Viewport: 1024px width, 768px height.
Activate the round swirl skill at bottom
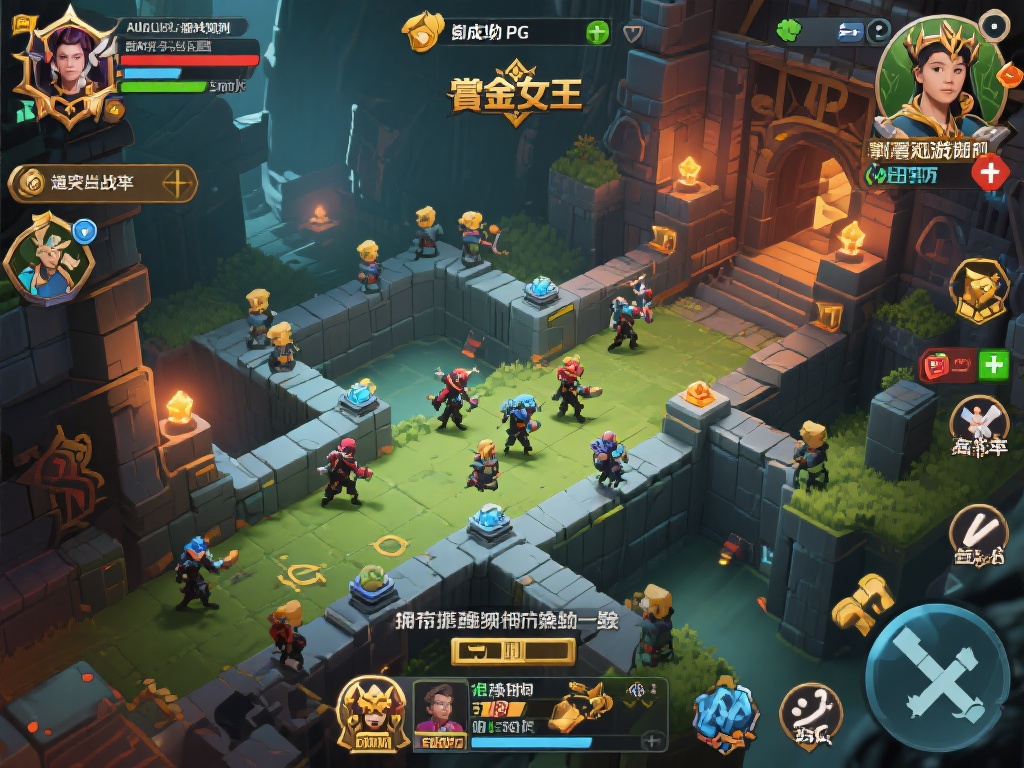coord(810,714)
